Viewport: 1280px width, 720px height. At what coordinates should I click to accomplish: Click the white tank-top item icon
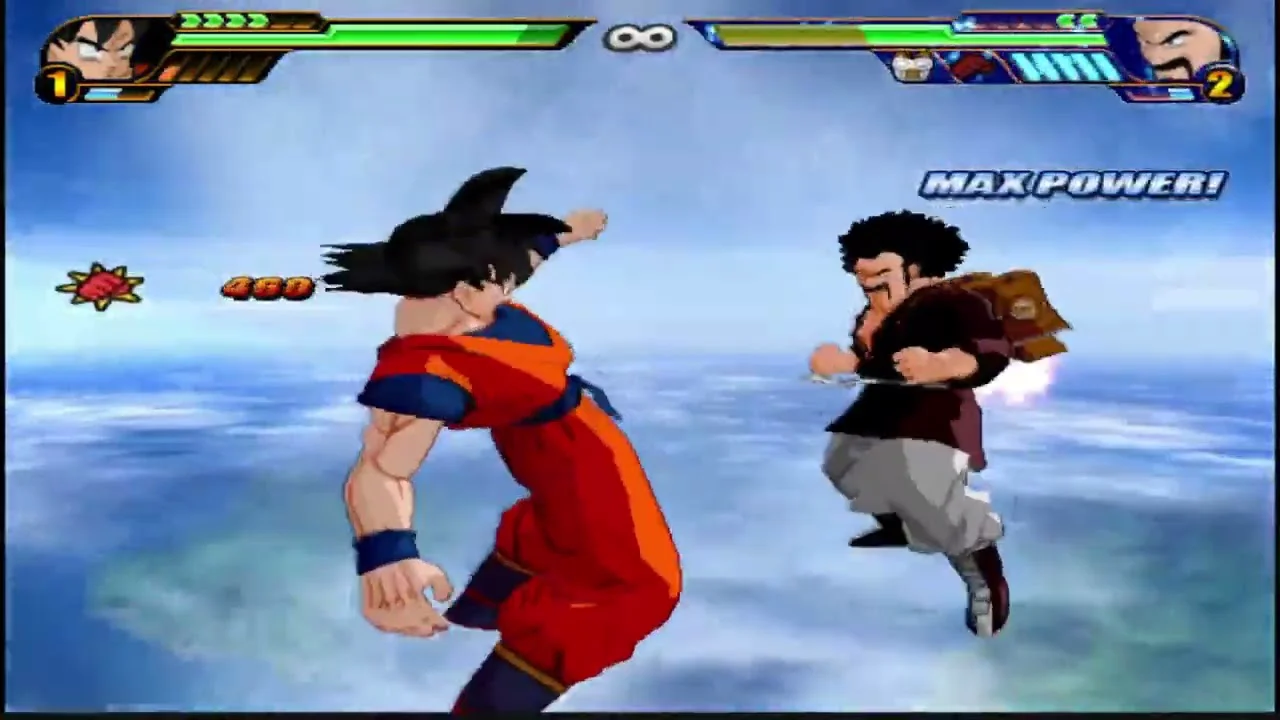click(x=912, y=67)
